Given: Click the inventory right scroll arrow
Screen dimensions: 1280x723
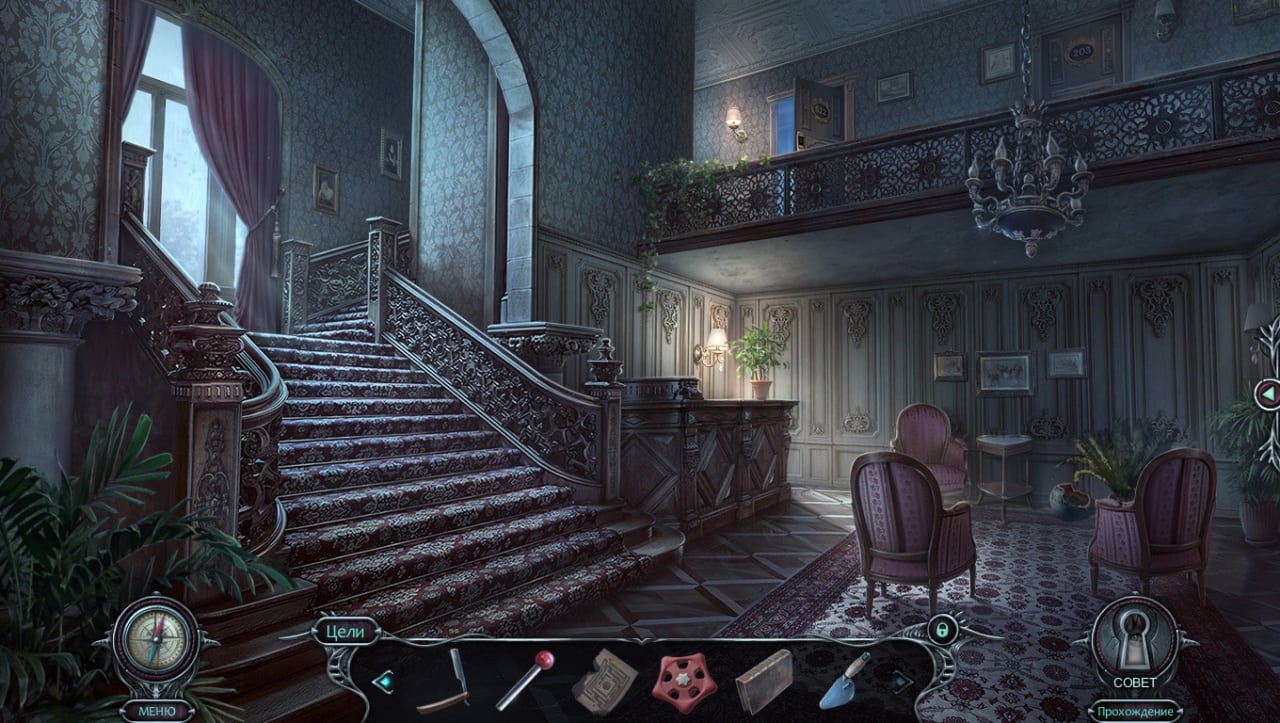Looking at the screenshot, I should pos(901,681).
